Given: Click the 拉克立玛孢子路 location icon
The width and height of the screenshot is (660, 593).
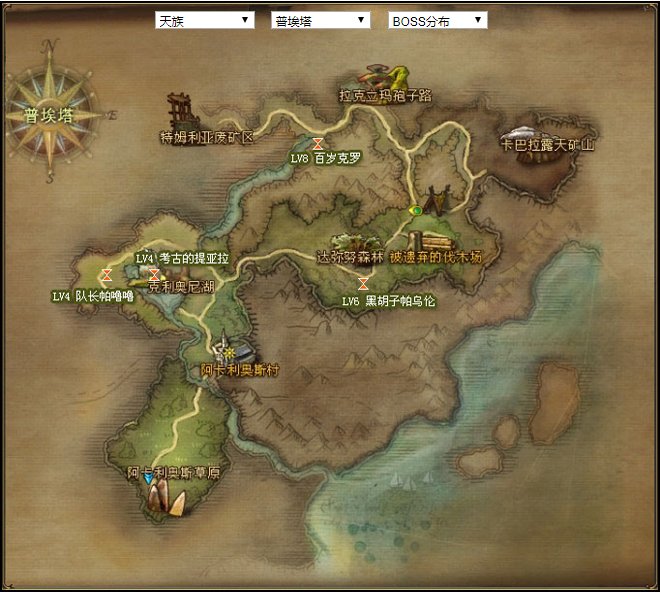Looking at the screenshot, I should 386,76.
